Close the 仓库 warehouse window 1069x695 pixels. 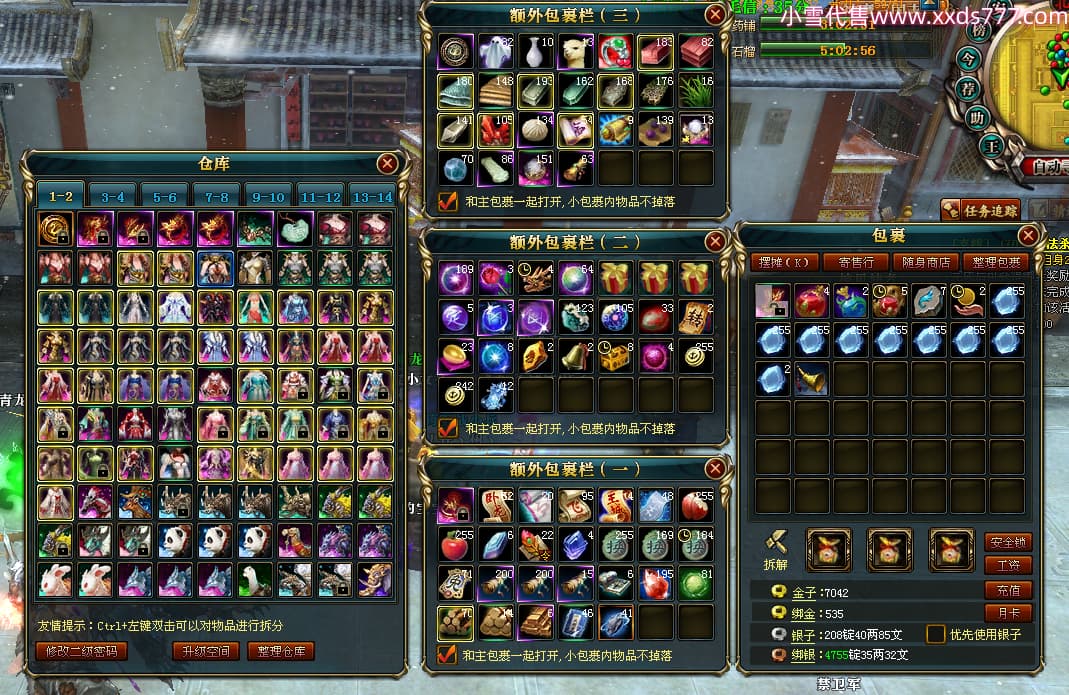click(x=388, y=164)
